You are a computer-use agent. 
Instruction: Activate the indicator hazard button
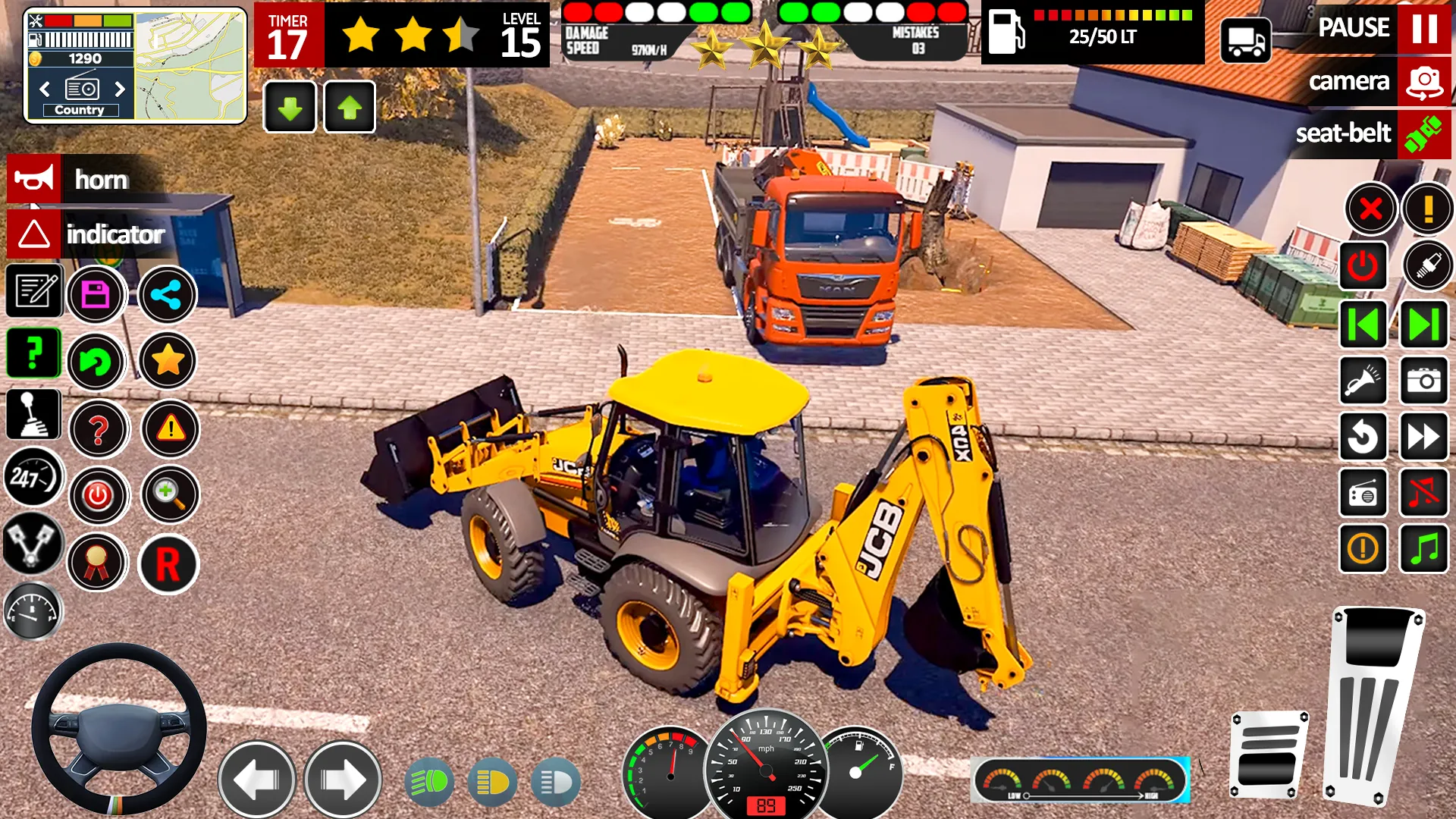pos(34,234)
